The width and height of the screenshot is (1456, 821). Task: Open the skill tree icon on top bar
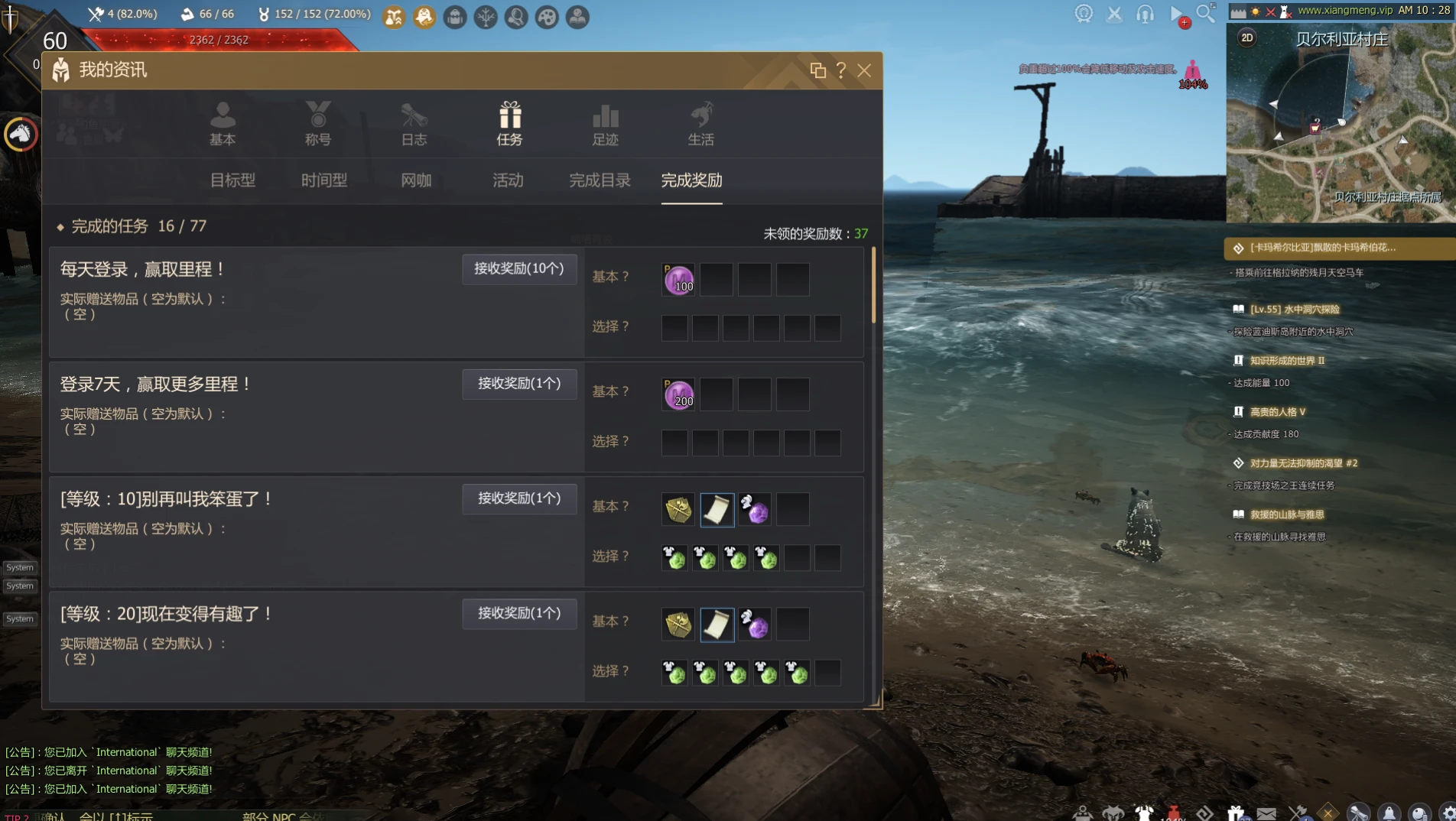tap(486, 18)
